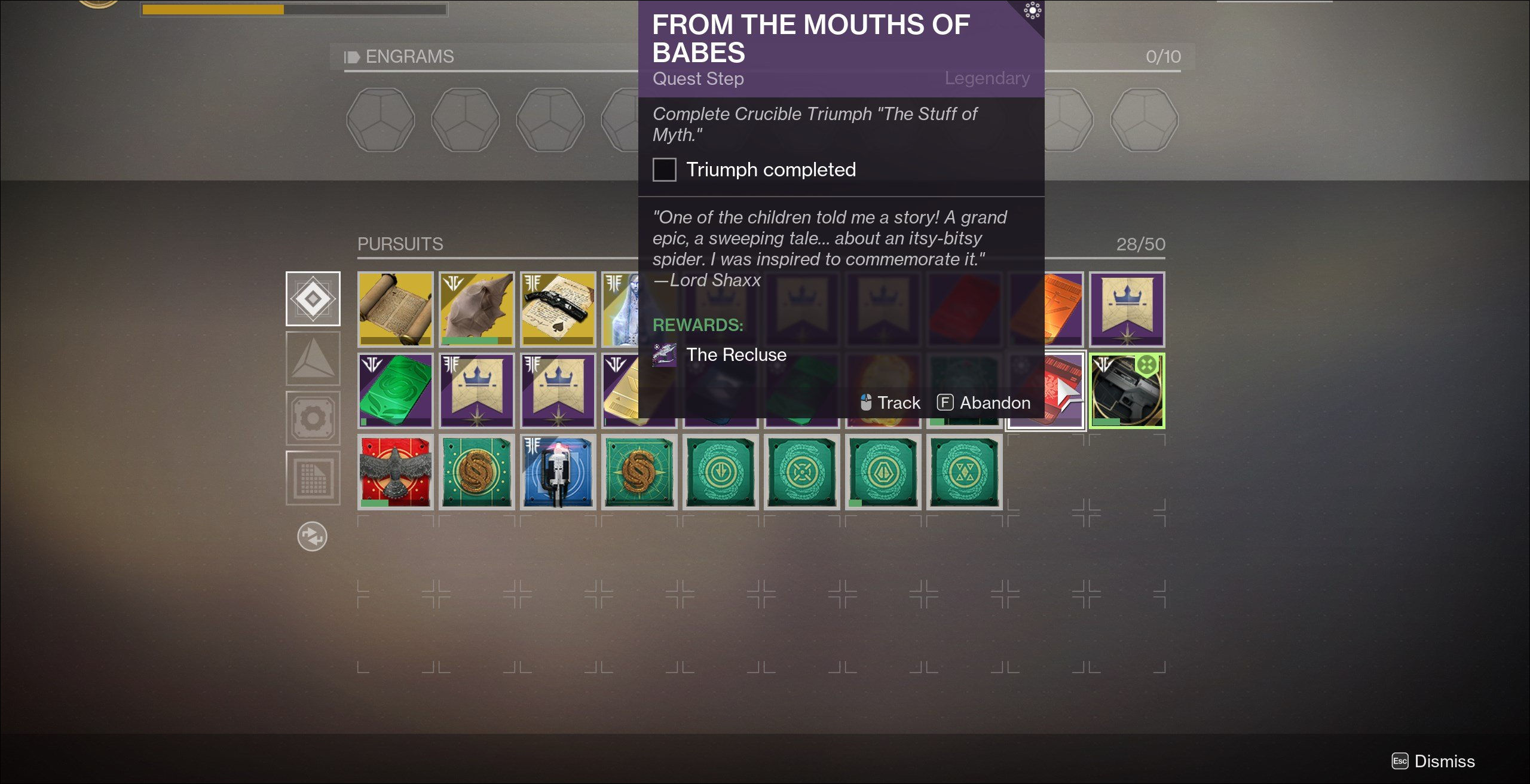
Task: Select the blue frame pursuit tile
Action: pos(558,471)
